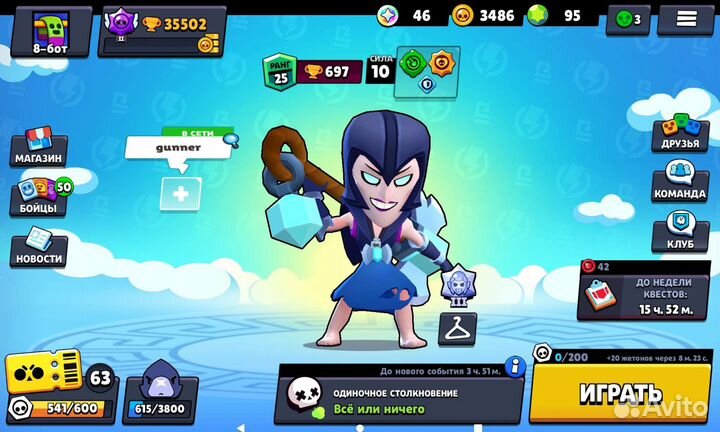Open the НОВОСТИ news section
This screenshot has width=720, height=432.
(39, 247)
